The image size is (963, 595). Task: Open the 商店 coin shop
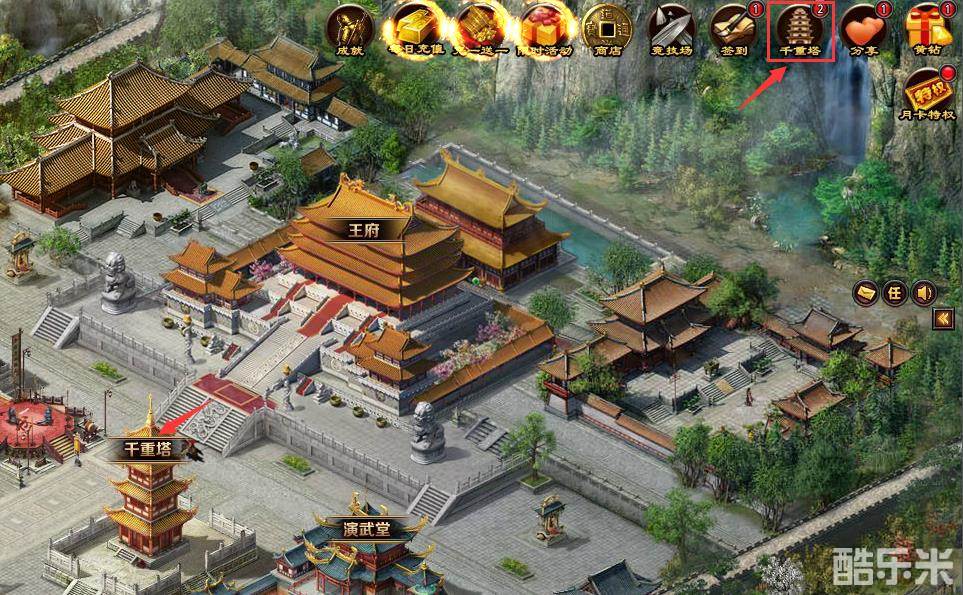607,29
